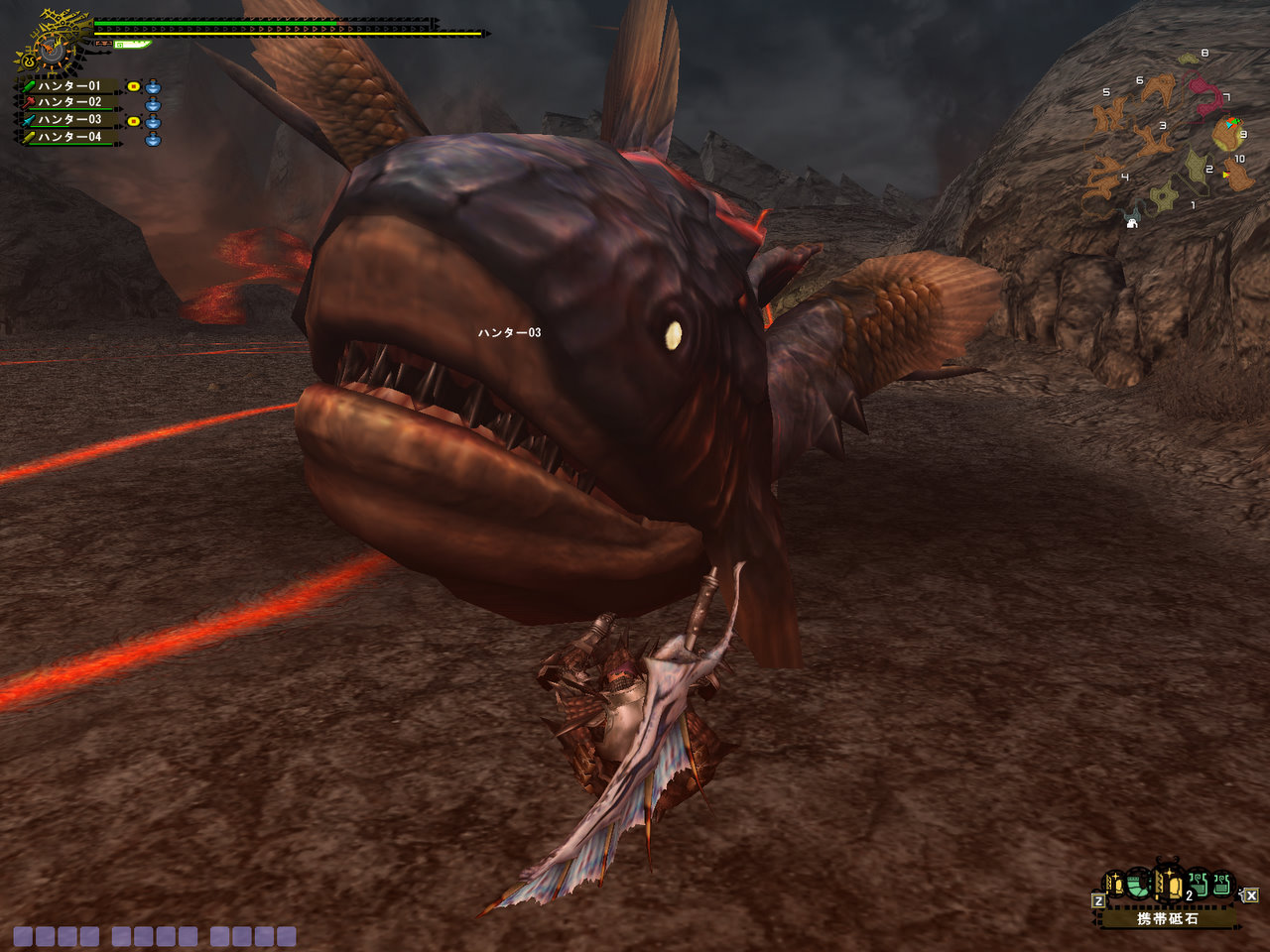
Task: Click ハンター03 in the party list
Action: (x=69, y=120)
